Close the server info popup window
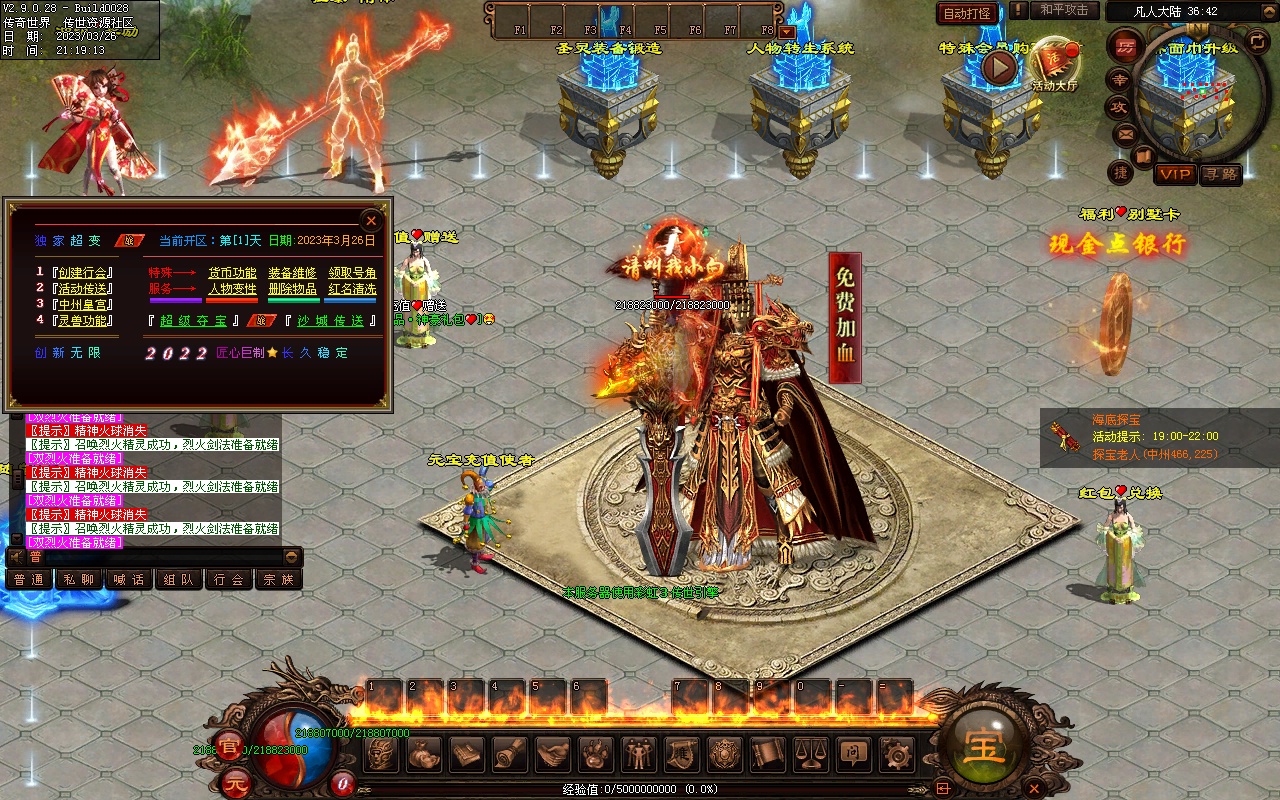 371,220
